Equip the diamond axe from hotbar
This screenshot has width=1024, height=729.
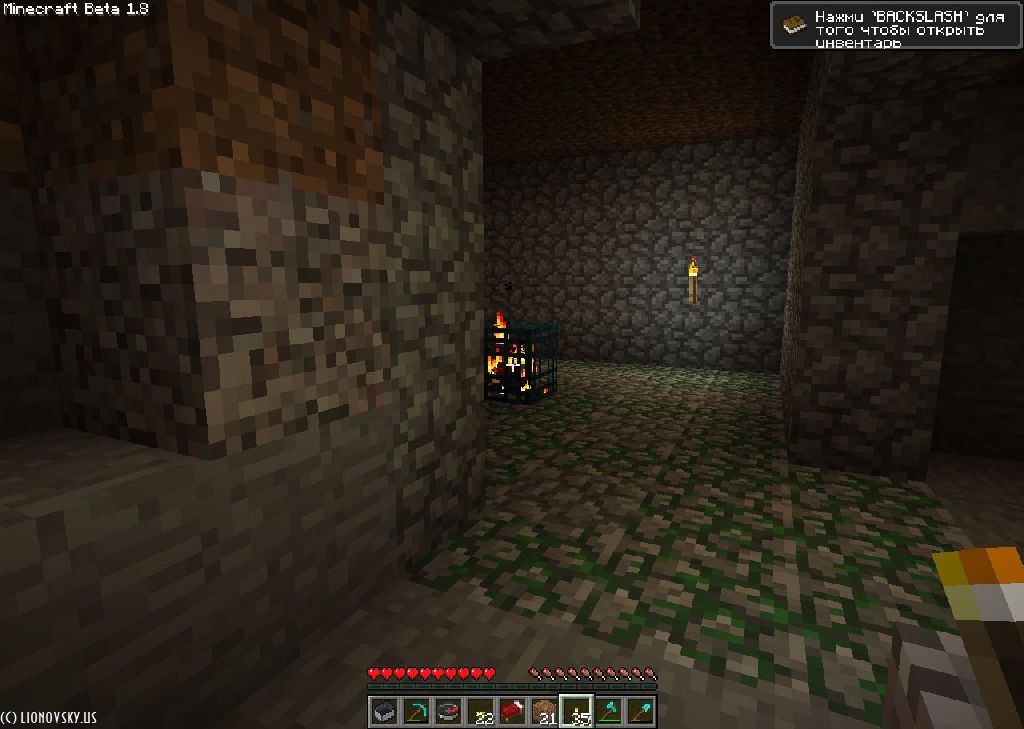tap(608, 712)
